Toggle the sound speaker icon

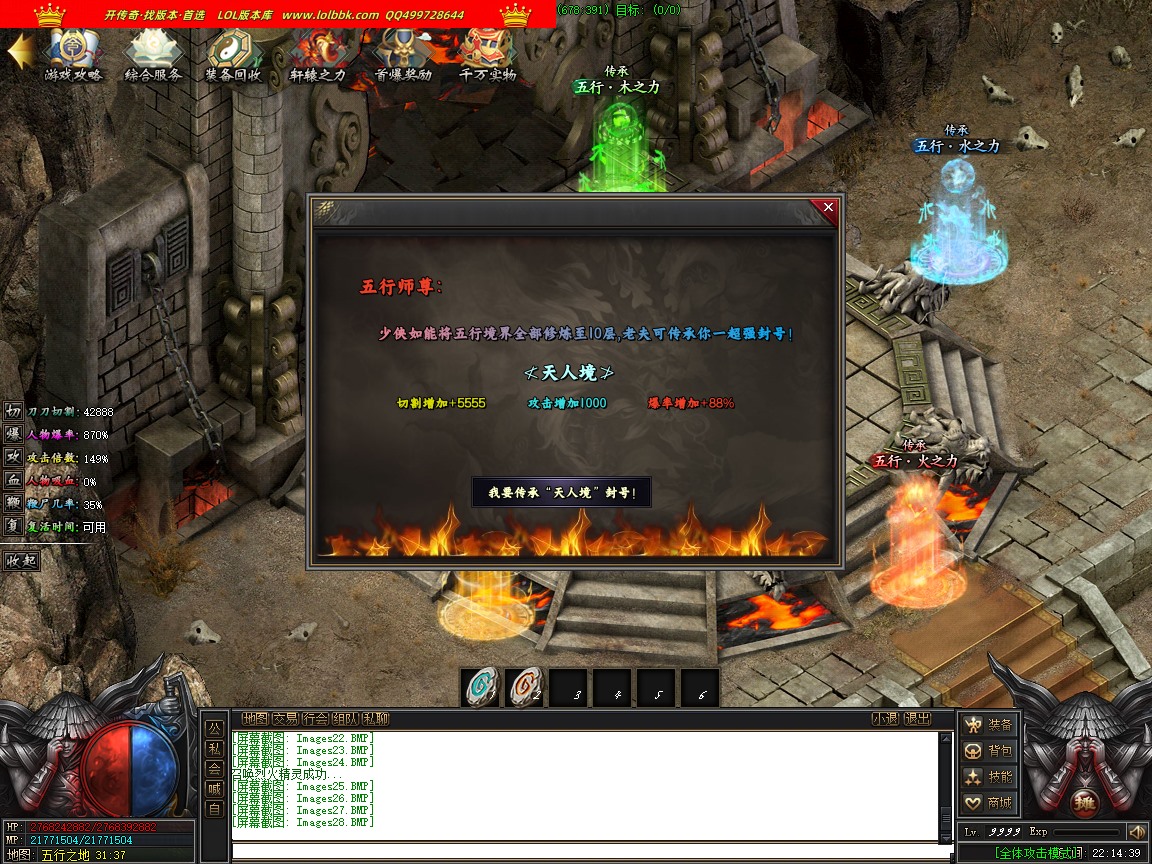pyautogui.click(x=1136, y=832)
